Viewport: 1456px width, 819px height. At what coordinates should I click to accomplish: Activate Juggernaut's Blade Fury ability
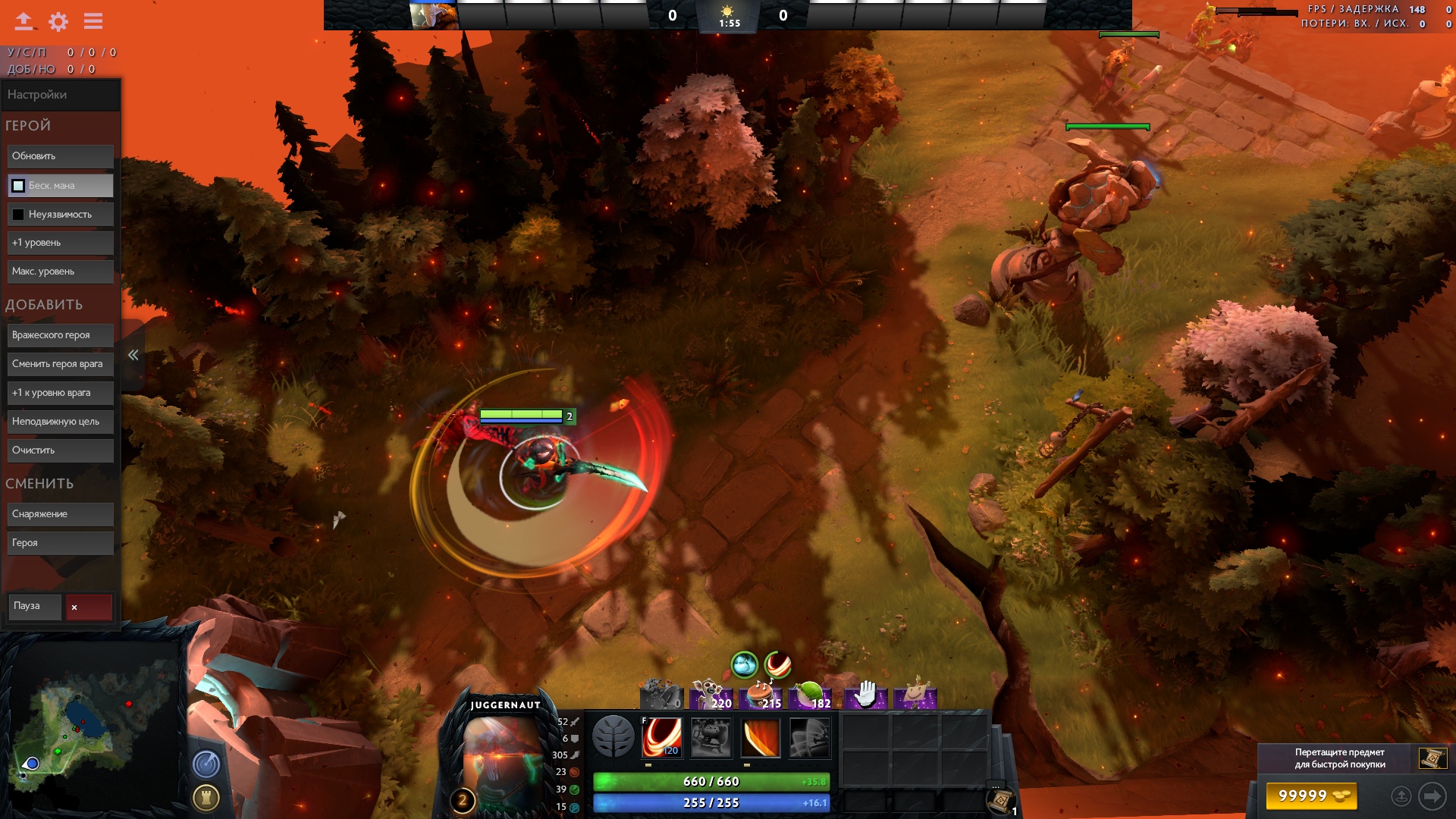(661, 737)
